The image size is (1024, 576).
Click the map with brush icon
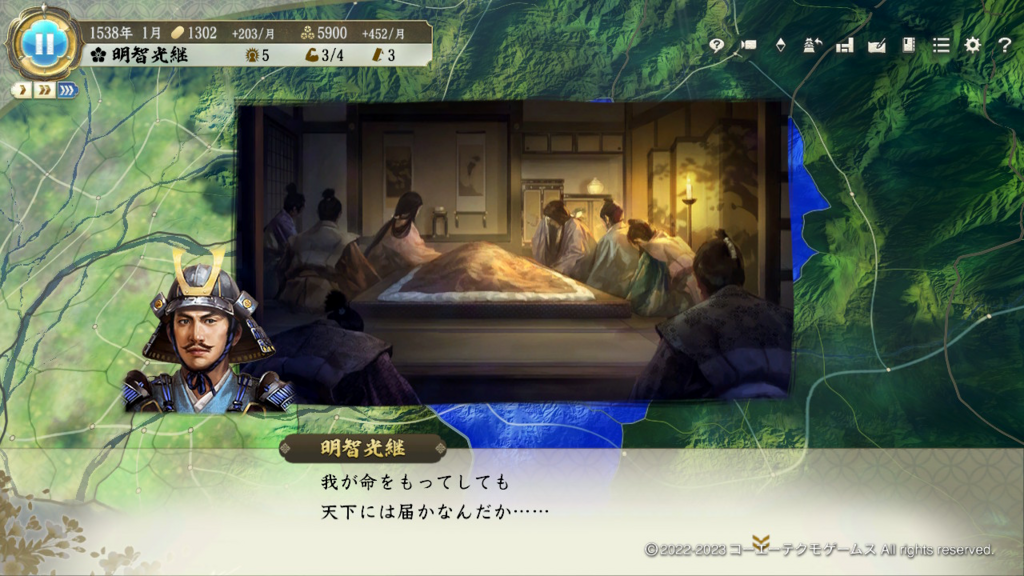(x=877, y=45)
